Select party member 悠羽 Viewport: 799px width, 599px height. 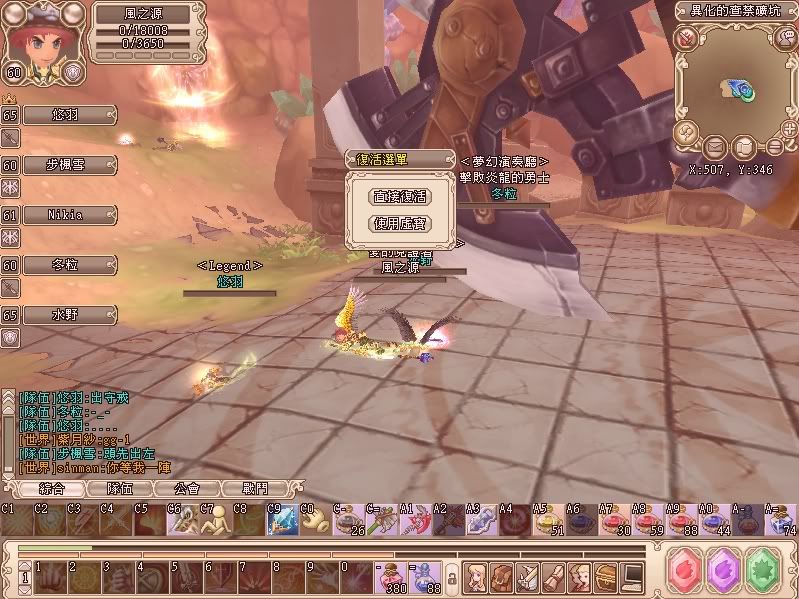coord(67,114)
